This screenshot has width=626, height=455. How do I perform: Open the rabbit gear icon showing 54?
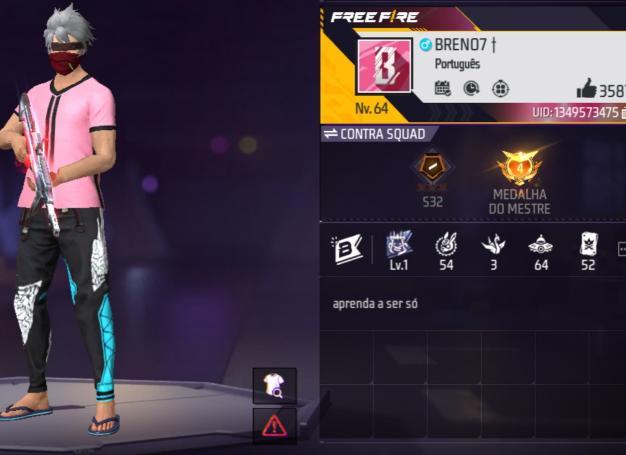446,245
